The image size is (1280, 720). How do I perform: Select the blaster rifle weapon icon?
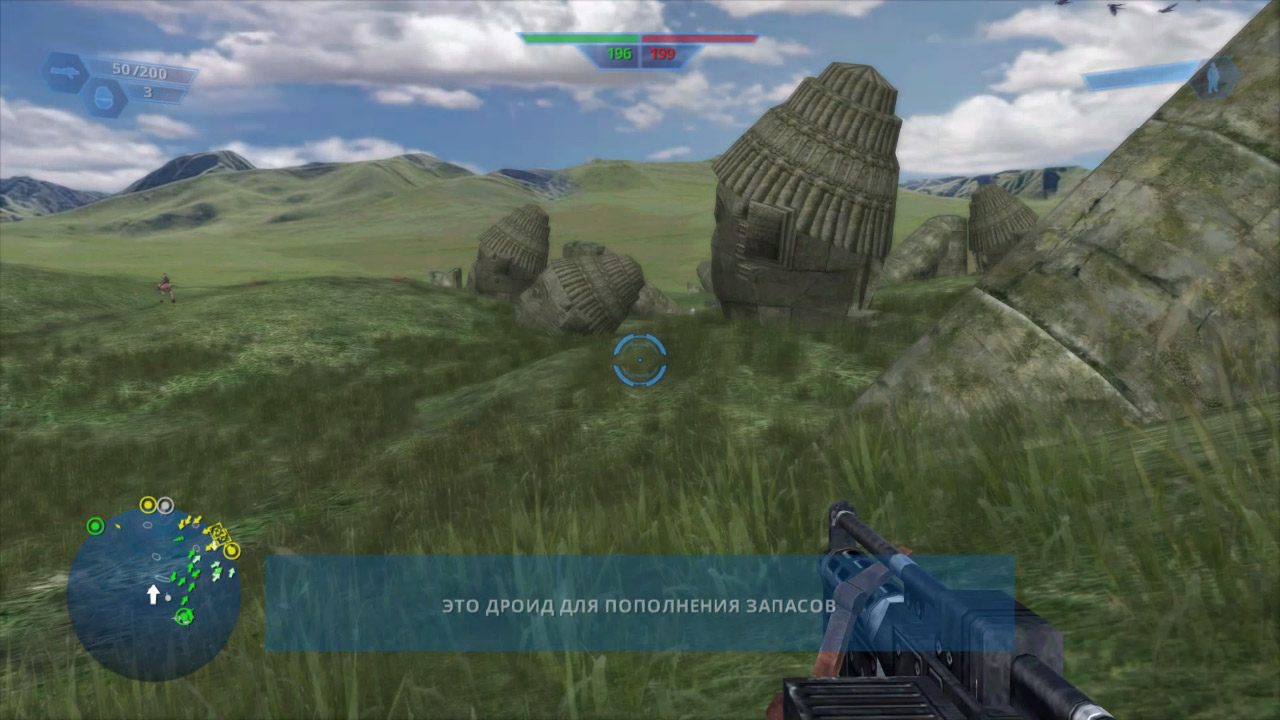(65, 70)
